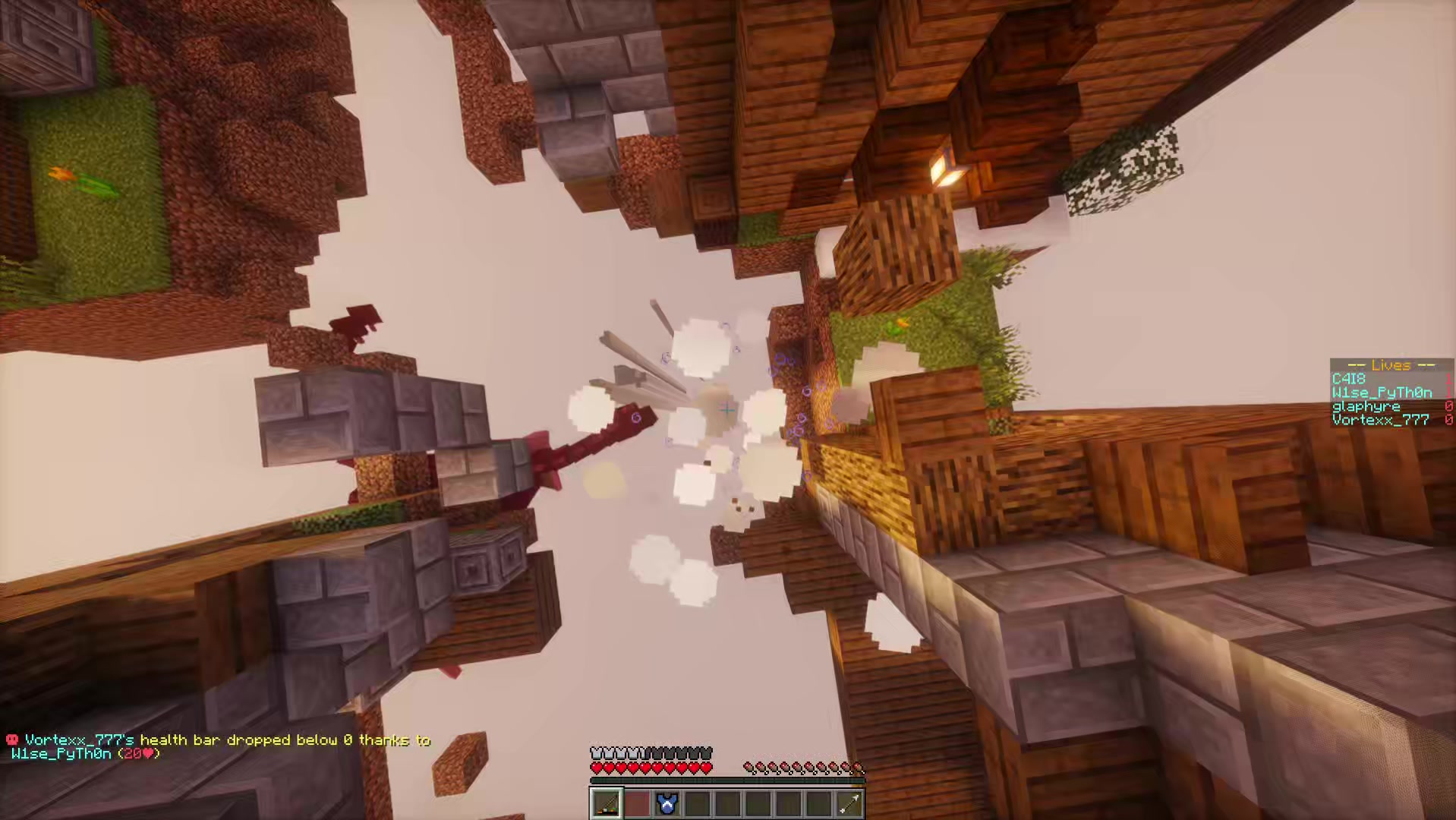This screenshot has height=820, width=1456.
Task: Click W1se_PyTh0n's remaining life count
Action: coord(1448,393)
